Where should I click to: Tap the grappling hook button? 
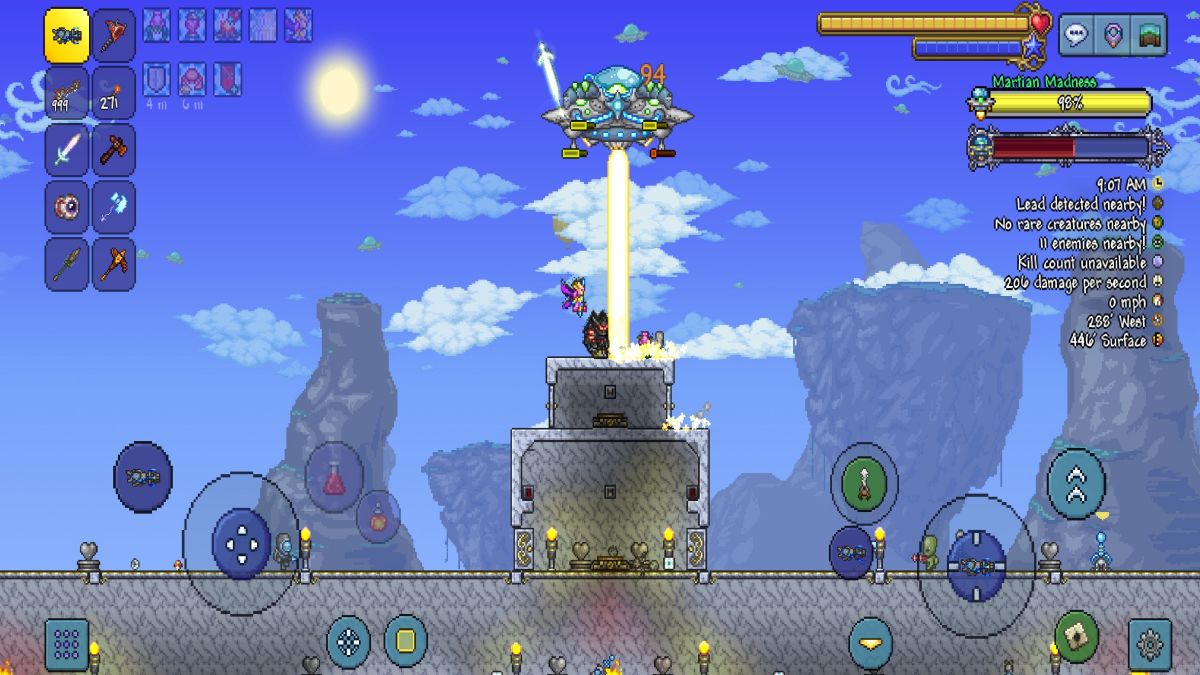pos(863,484)
